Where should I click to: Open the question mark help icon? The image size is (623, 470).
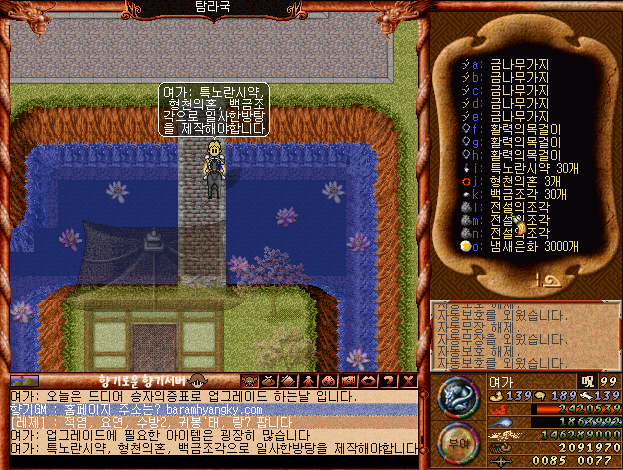(389, 381)
